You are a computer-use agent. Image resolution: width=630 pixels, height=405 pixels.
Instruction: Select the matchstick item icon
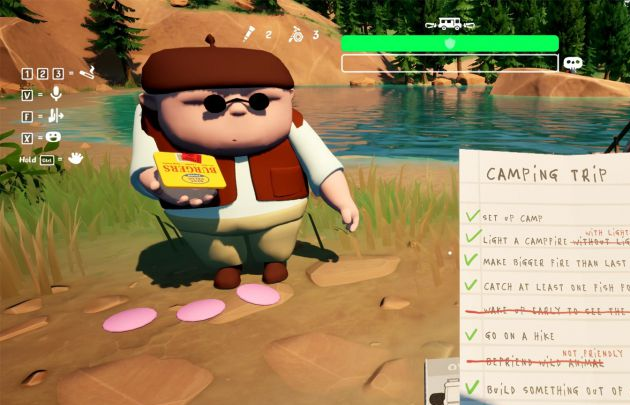point(249,35)
